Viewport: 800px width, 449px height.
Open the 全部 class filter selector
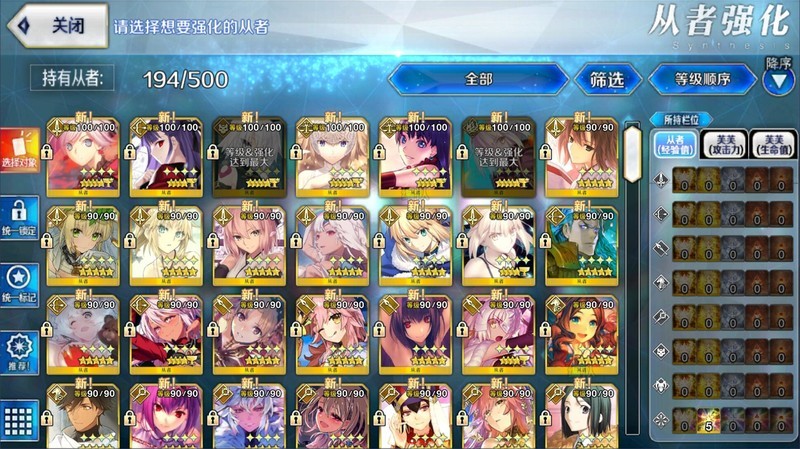[x=478, y=78]
